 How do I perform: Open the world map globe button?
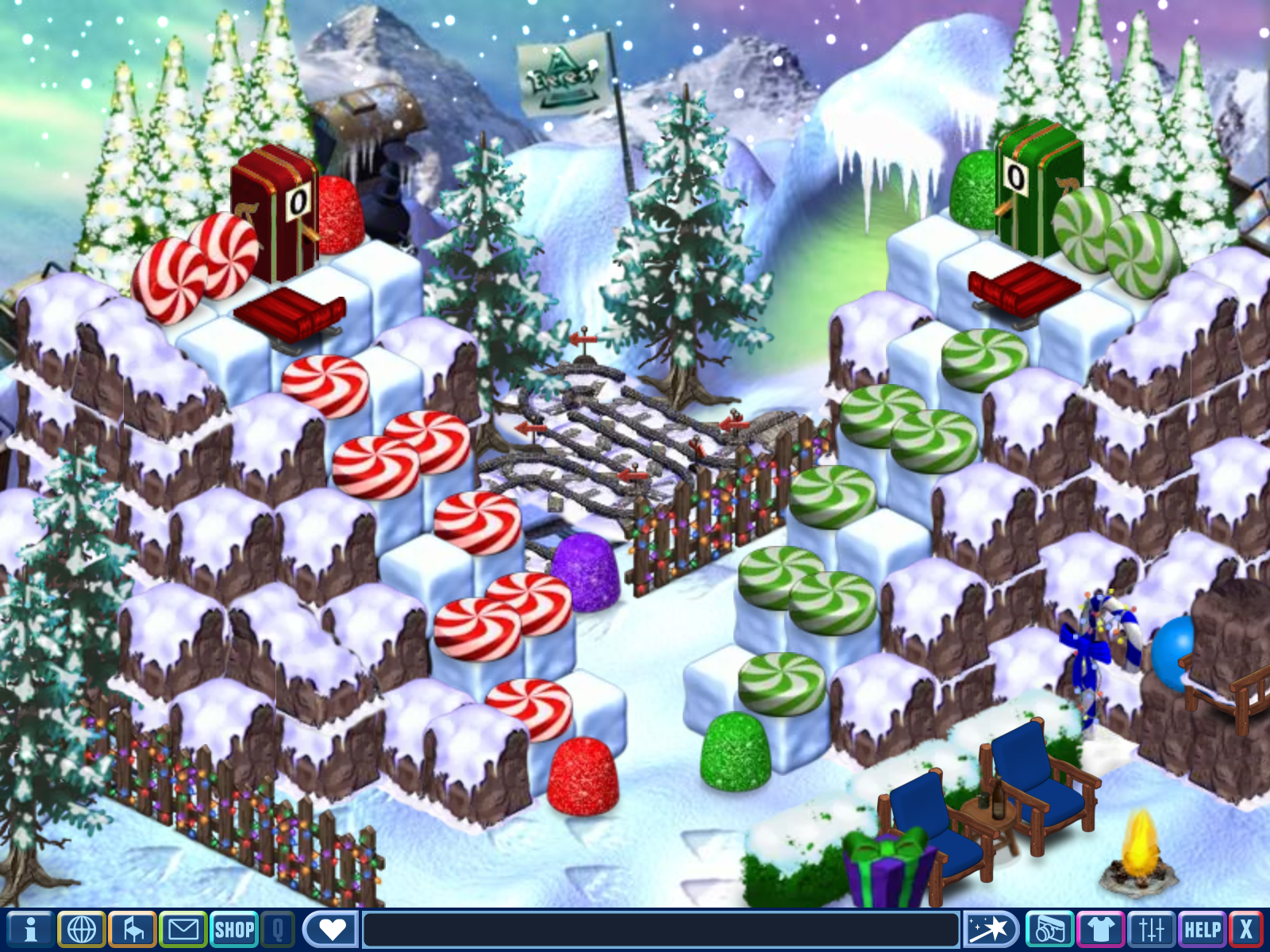click(81, 929)
